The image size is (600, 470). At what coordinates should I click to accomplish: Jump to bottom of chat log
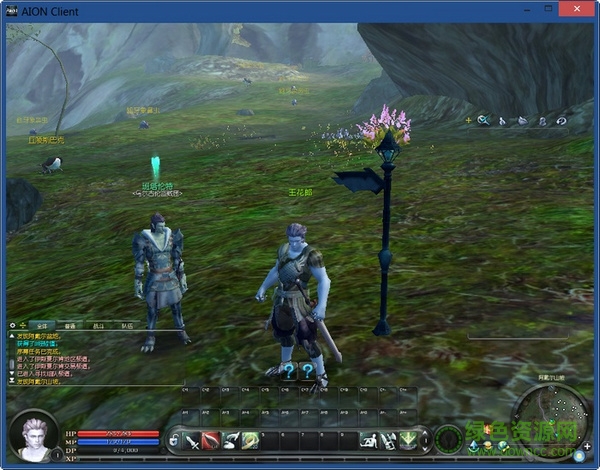12,382
